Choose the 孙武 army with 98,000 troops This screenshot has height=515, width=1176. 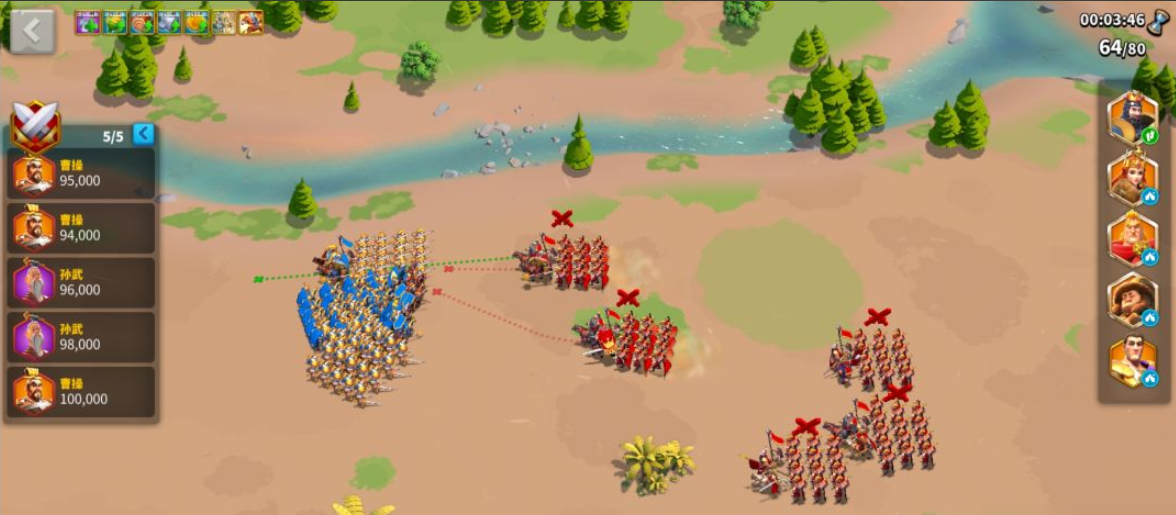(x=80, y=337)
